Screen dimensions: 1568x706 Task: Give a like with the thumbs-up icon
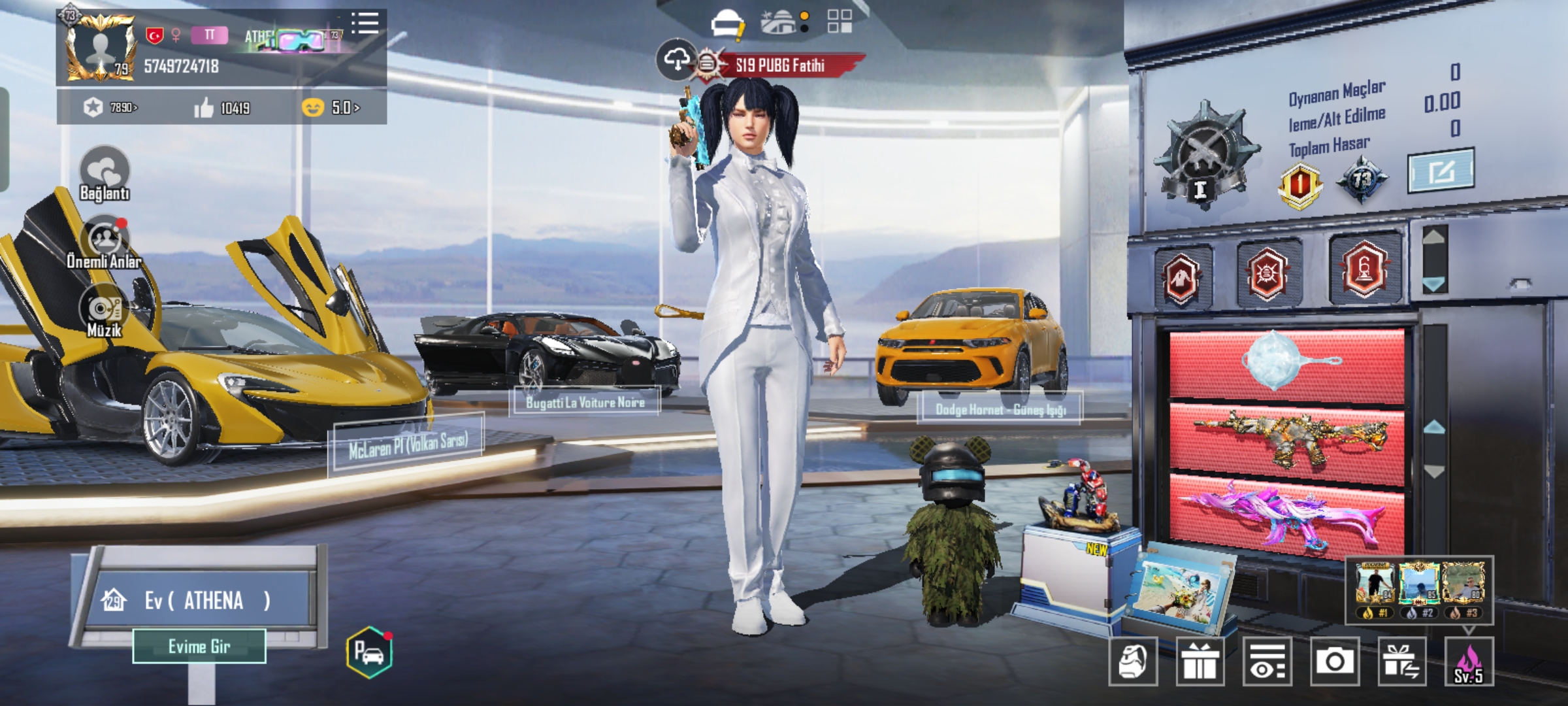[x=204, y=108]
